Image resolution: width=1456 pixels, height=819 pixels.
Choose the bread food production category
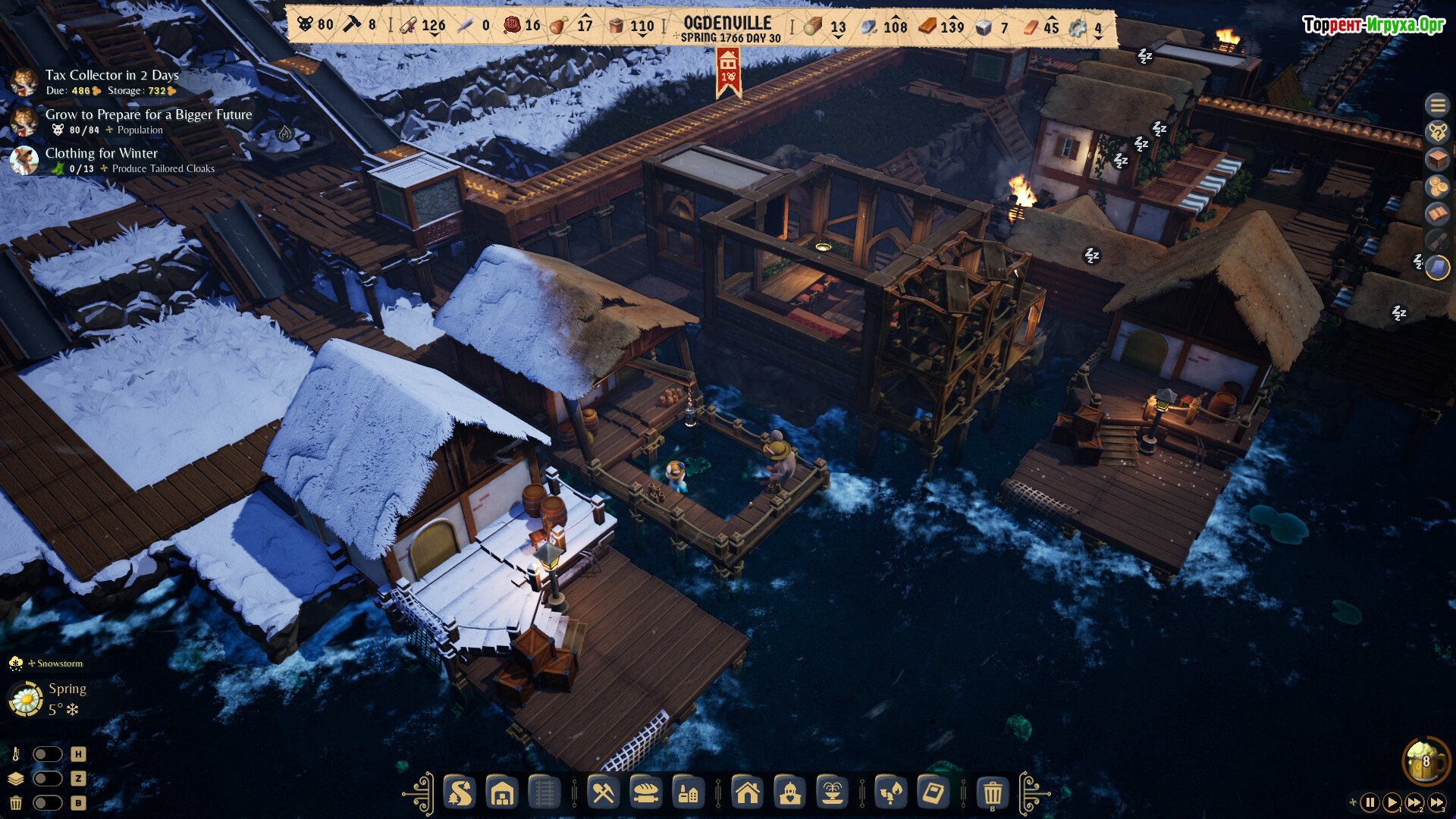click(x=645, y=794)
